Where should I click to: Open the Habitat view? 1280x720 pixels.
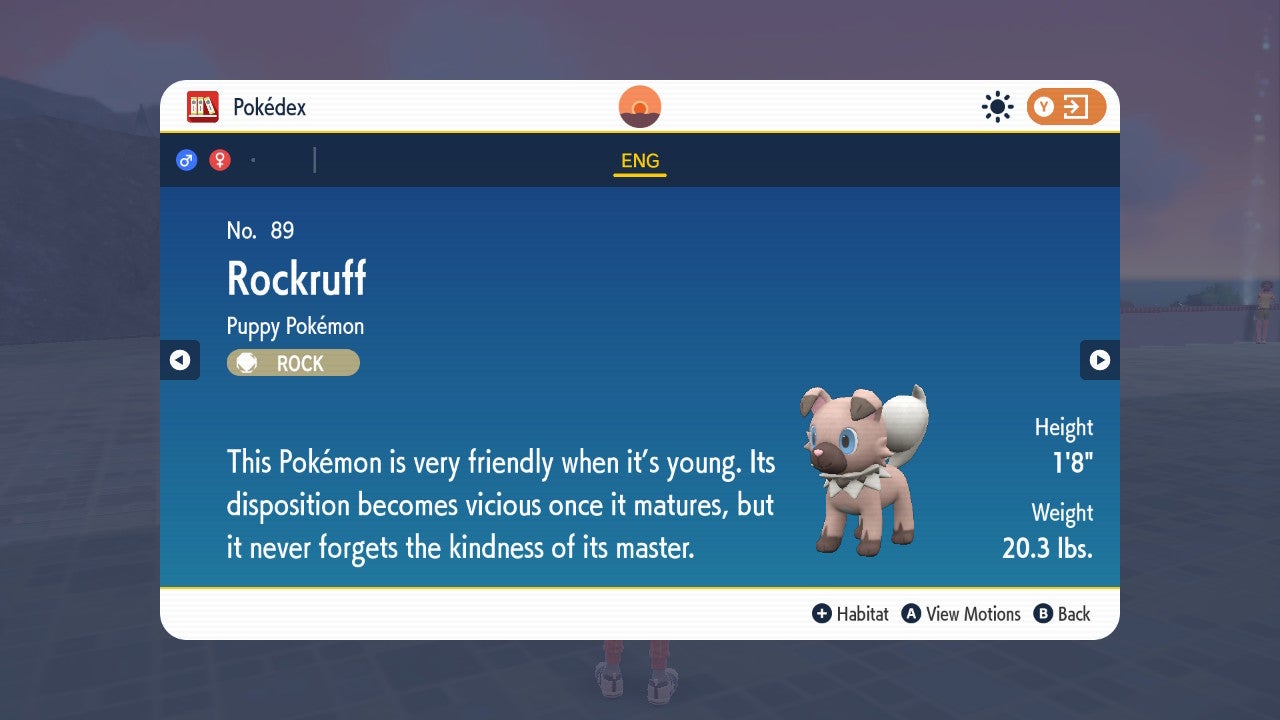click(864, 614)
